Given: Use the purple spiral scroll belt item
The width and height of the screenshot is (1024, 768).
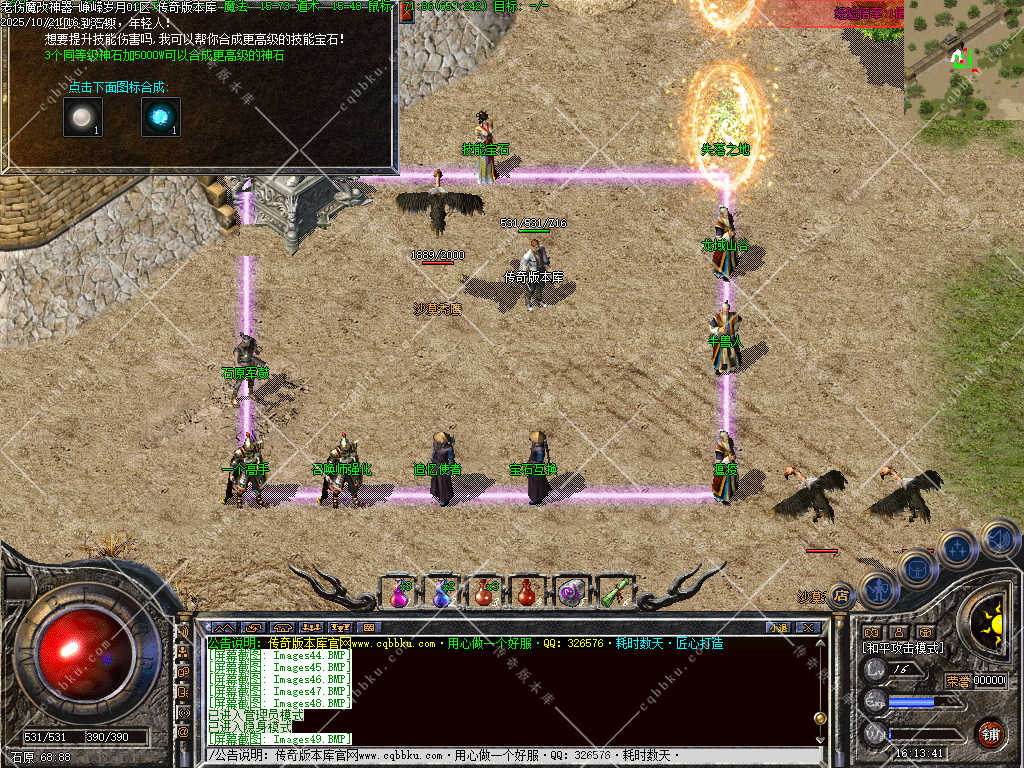Looking at the screenshot, I should coord(571,593).
